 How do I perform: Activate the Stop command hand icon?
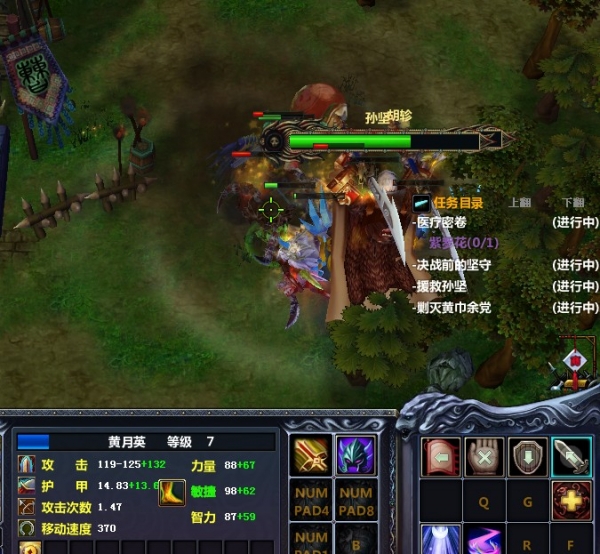(x=485, y=456)
